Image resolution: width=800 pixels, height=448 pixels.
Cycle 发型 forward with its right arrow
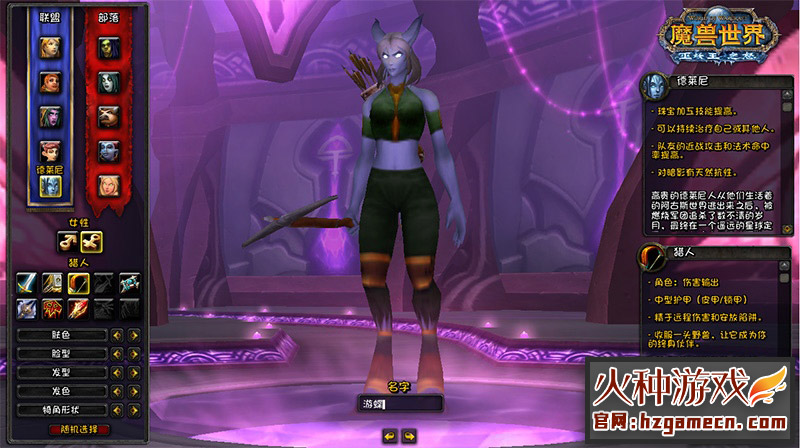point(134,371)
